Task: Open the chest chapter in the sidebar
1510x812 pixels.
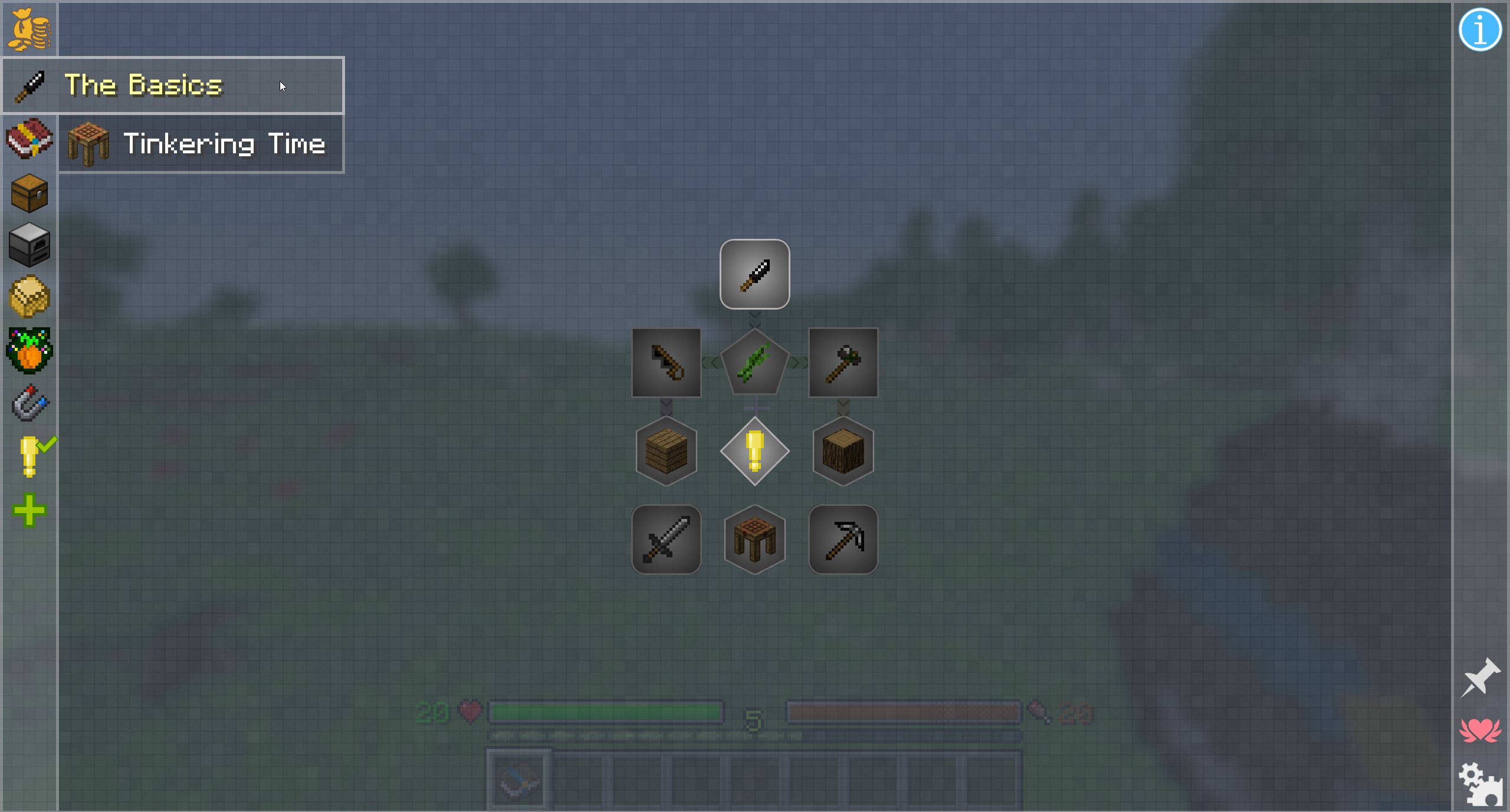Action: click(x=29, y=193)
